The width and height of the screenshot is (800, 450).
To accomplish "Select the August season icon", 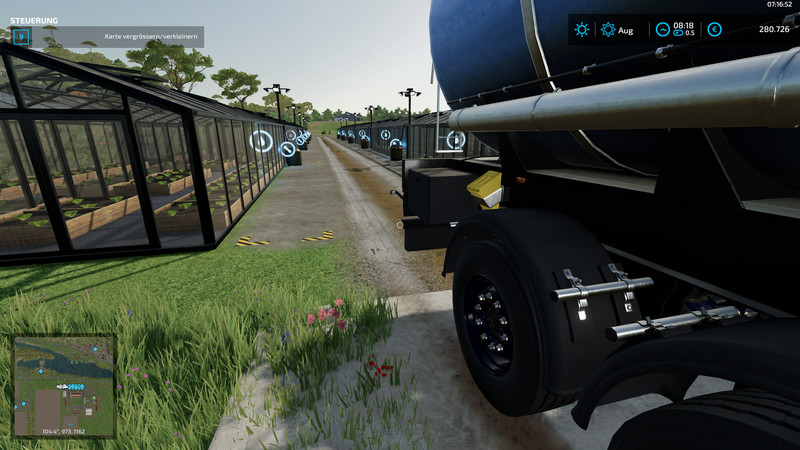I will (x=608, y=30).
